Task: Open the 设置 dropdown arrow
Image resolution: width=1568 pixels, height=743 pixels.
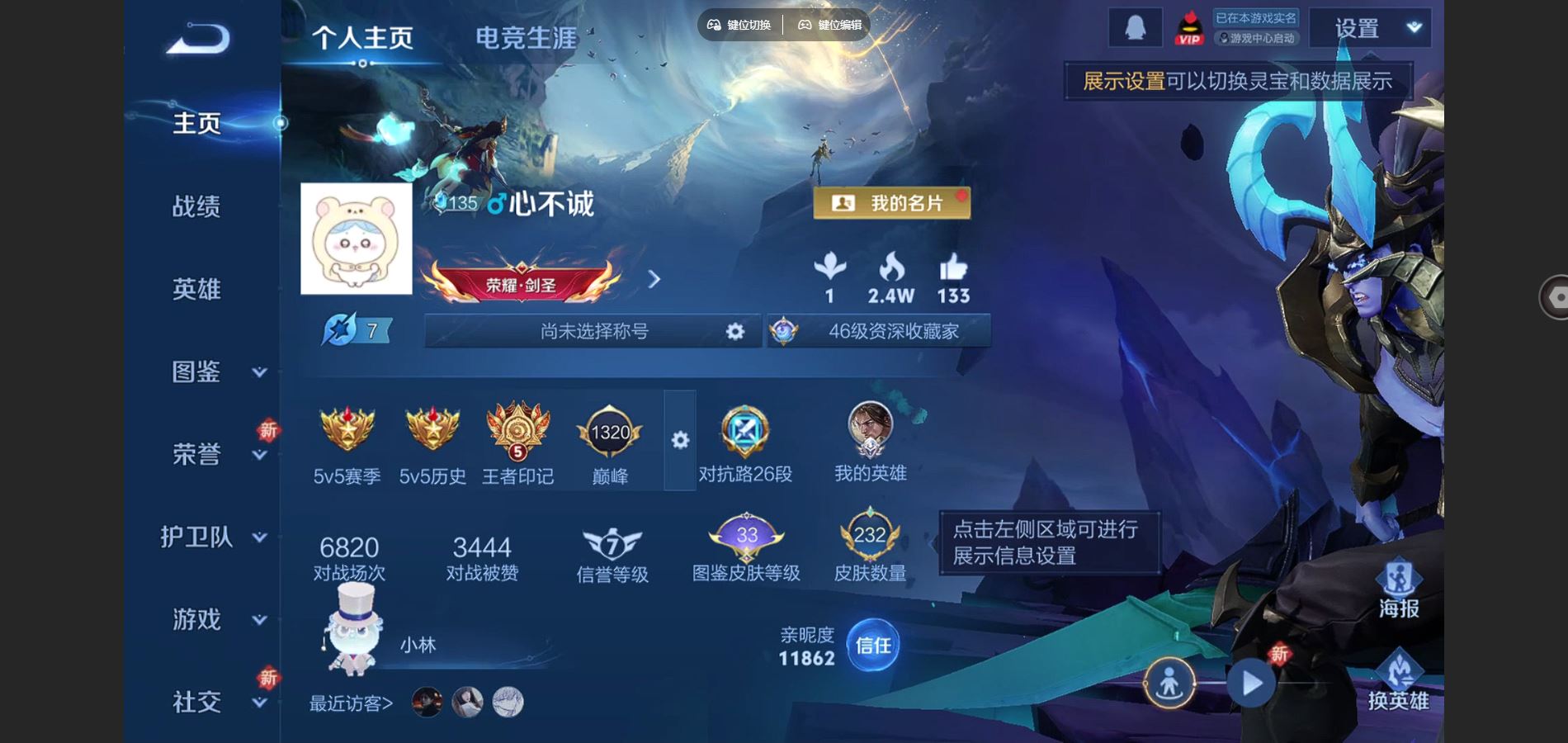Action: [1415, 27]
